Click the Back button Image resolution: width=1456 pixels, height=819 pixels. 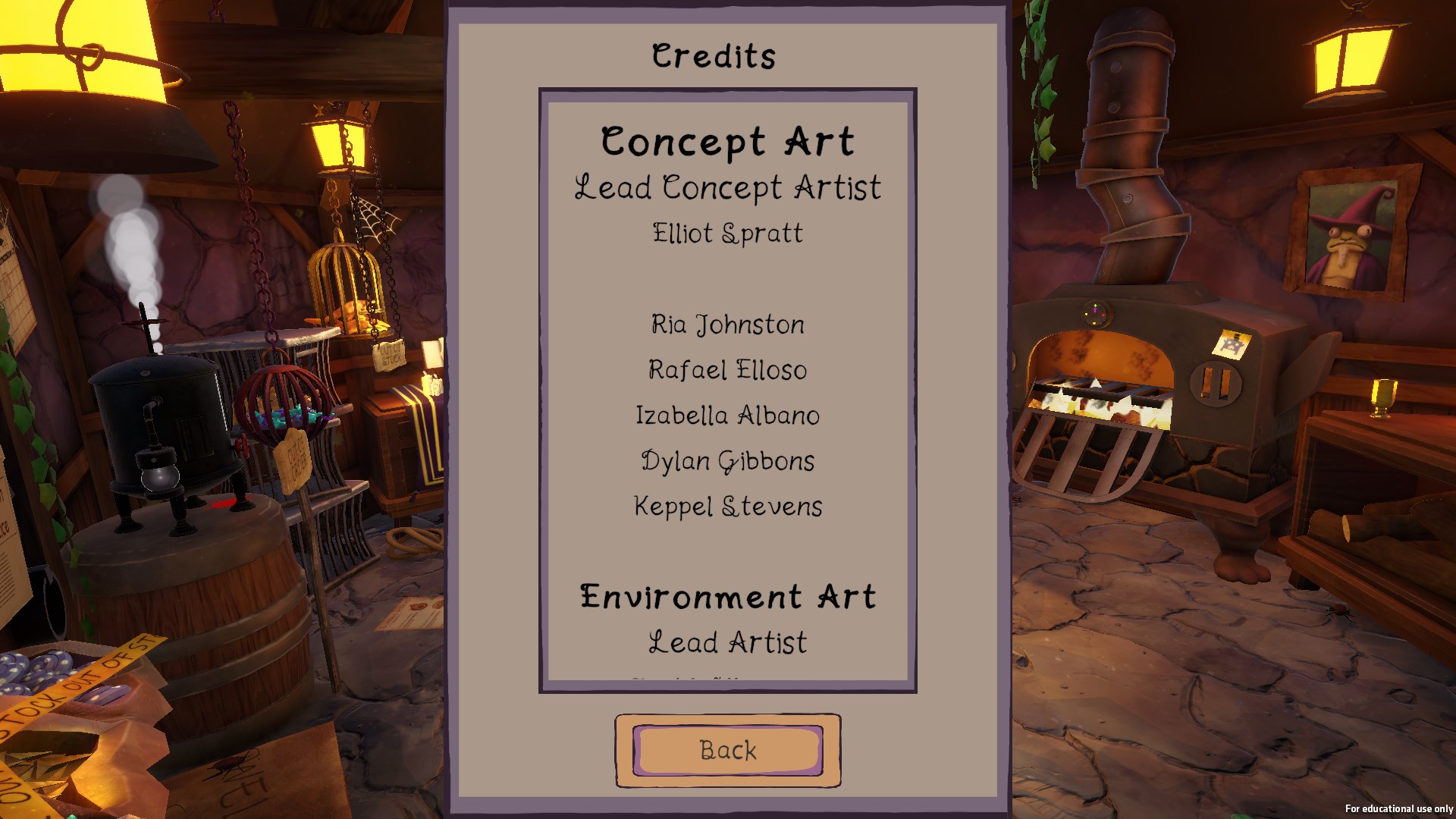727,750
